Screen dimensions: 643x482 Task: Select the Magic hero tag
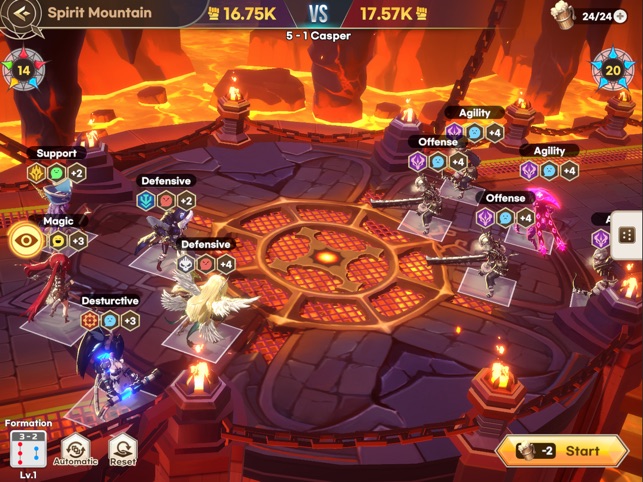coord(58,221)
